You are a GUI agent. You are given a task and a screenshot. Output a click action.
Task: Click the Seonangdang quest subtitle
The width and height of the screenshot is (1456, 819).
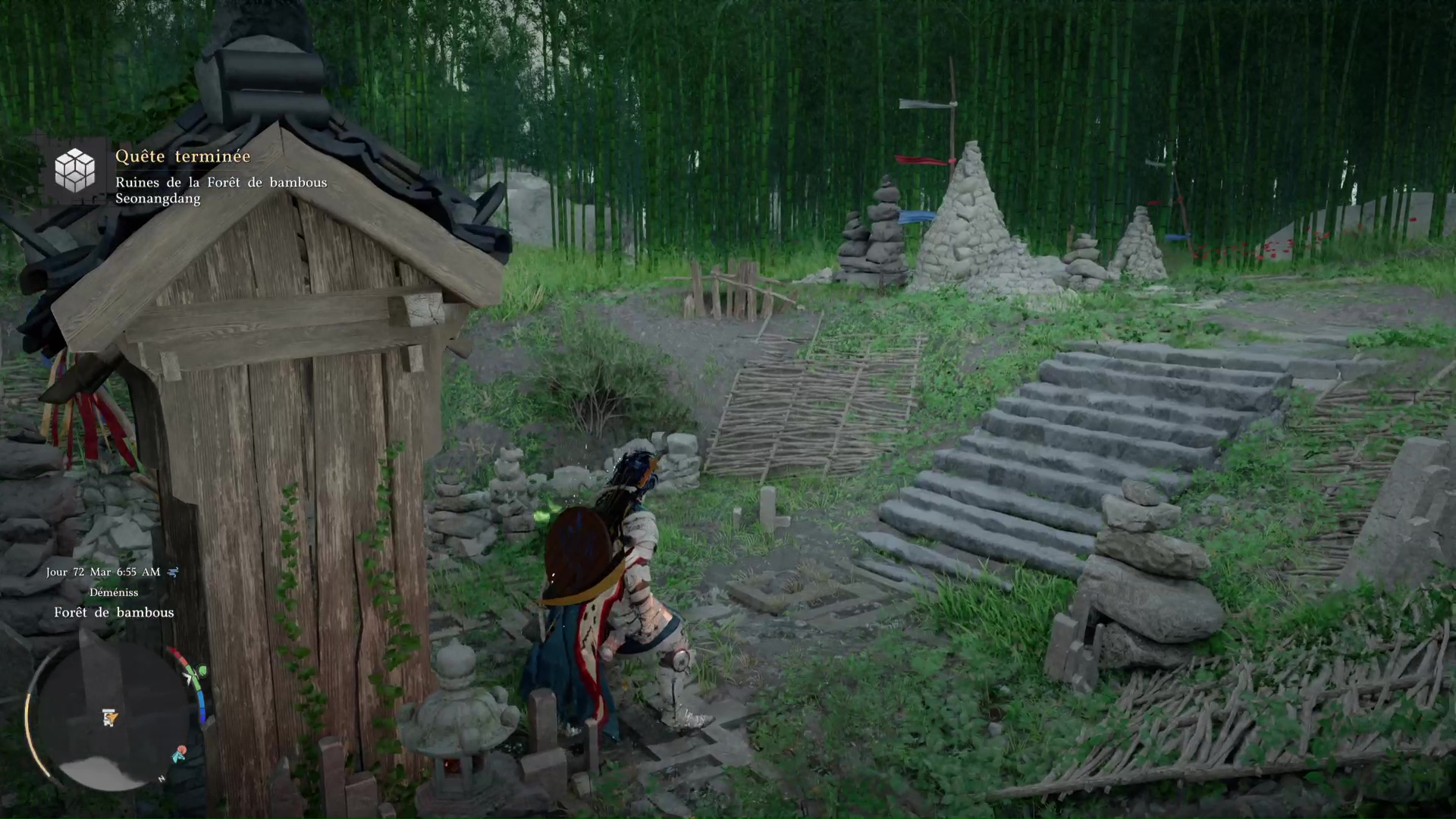(157, 199)
